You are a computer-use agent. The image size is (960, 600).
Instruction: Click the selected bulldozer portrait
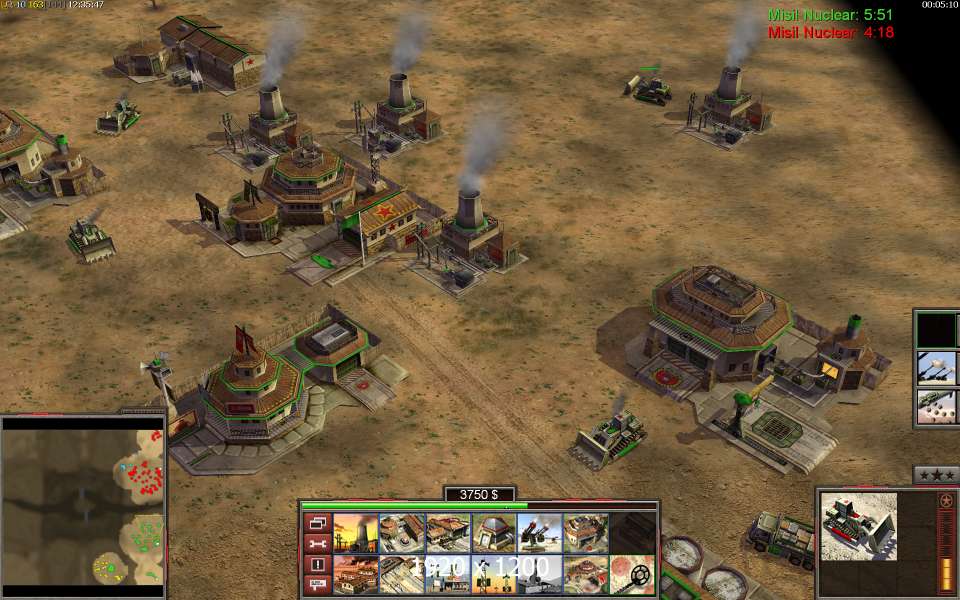[x=859, y=526]
